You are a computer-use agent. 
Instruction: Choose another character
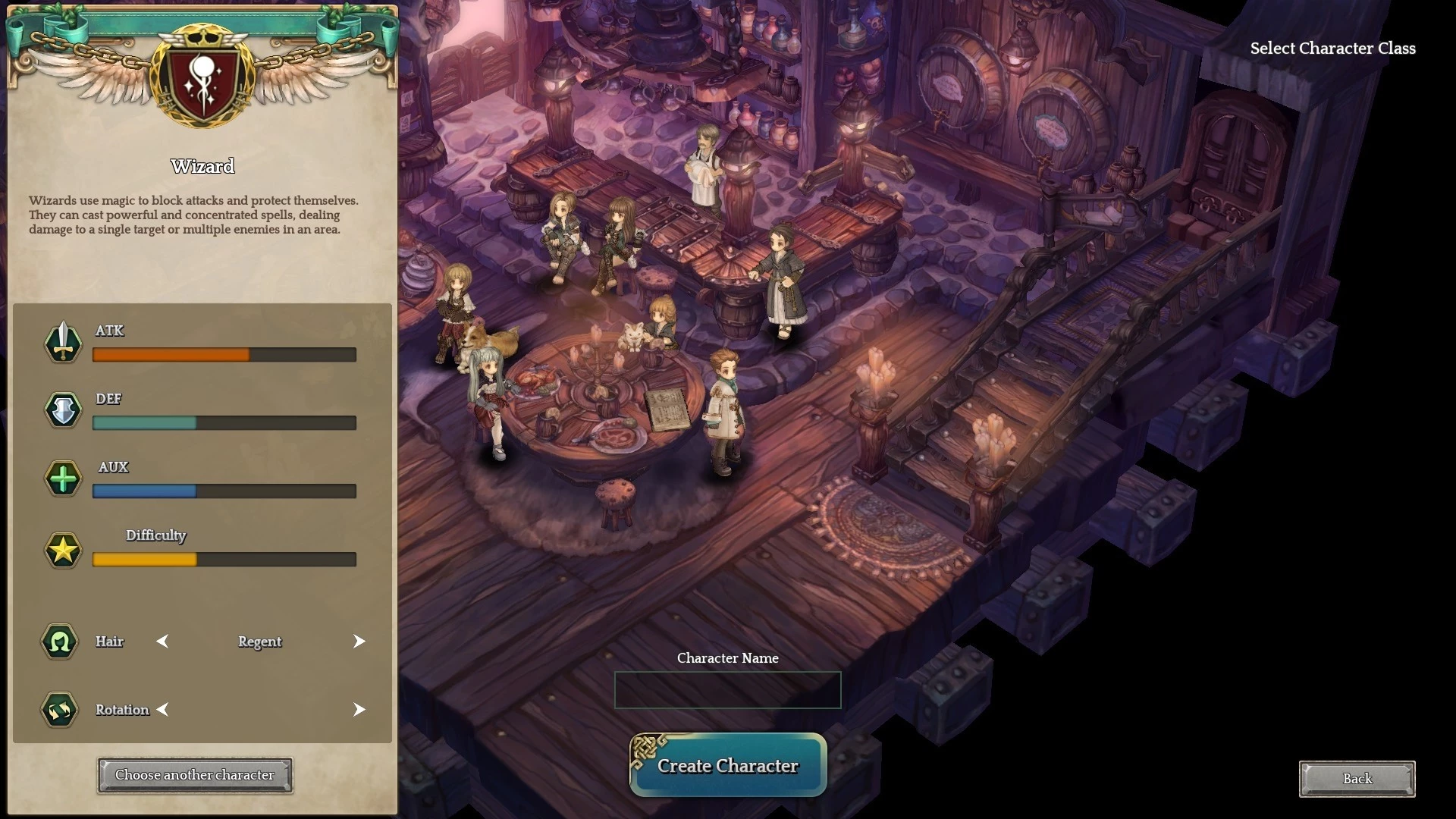(x=195, y=775)
